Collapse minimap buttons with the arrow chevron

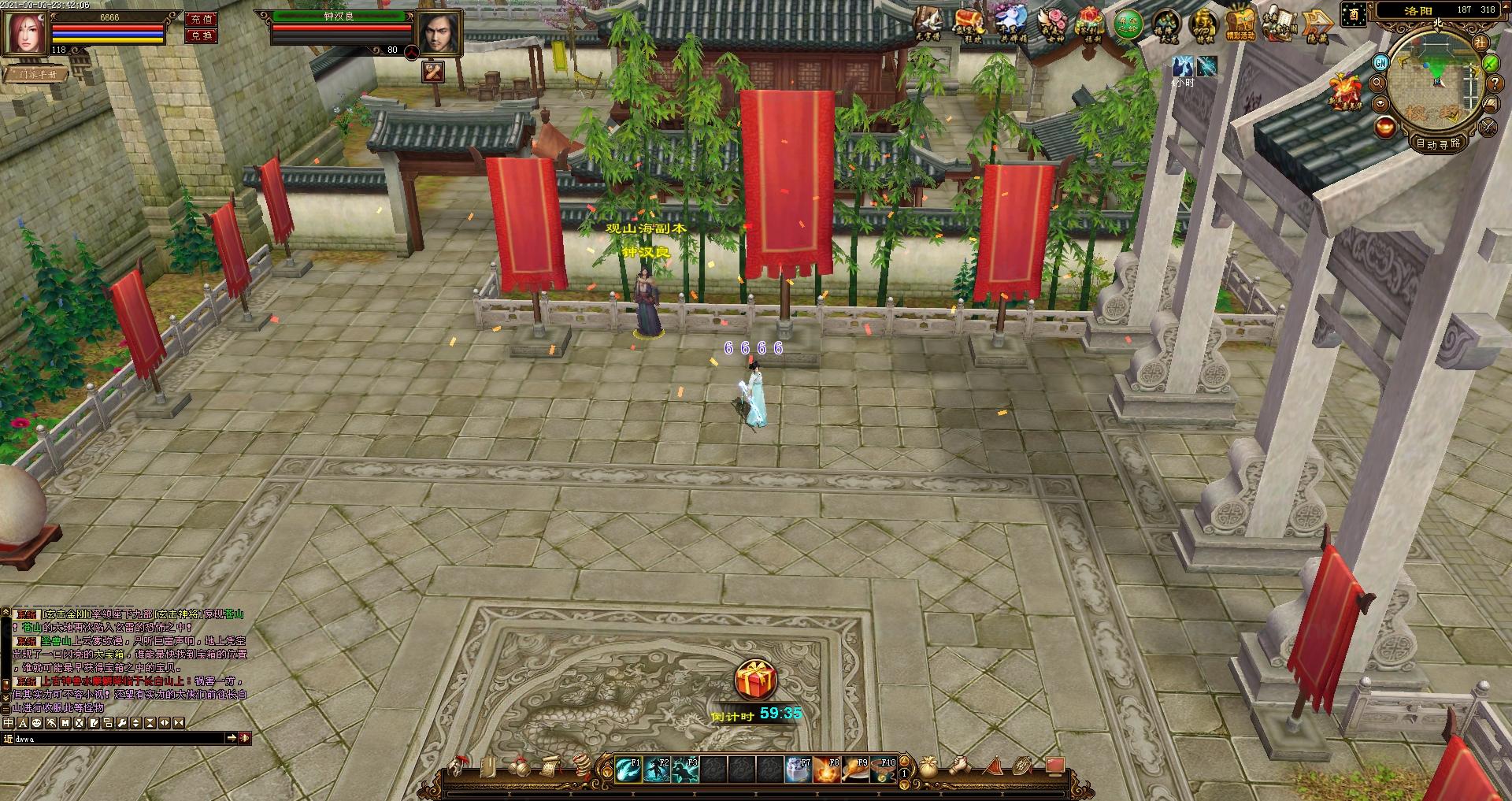point(1381,103)
